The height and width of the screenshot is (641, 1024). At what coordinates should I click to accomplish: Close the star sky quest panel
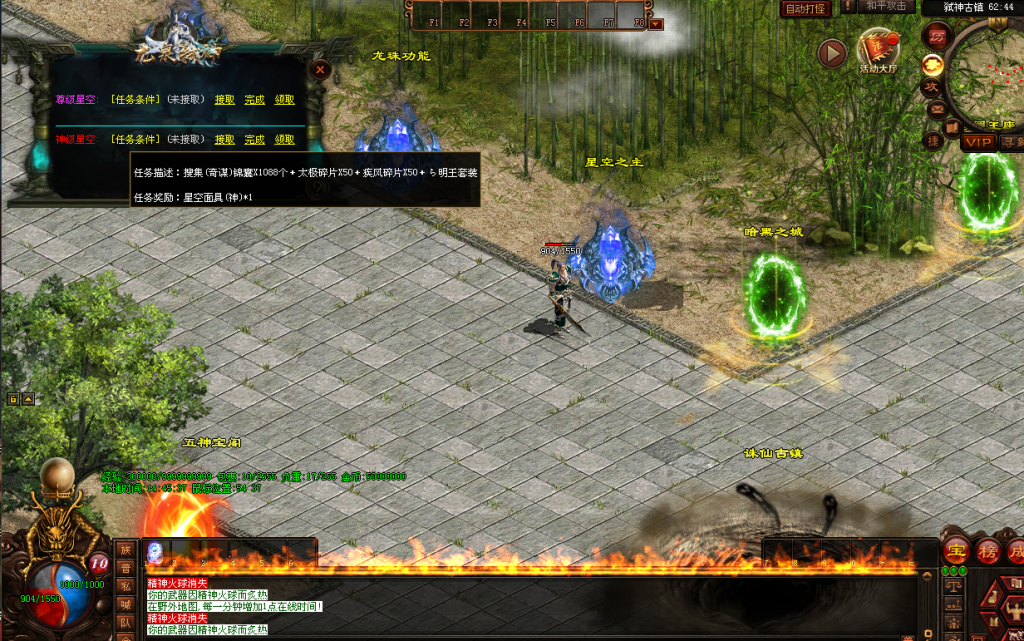pyautogui.click(x=320, y=70)
